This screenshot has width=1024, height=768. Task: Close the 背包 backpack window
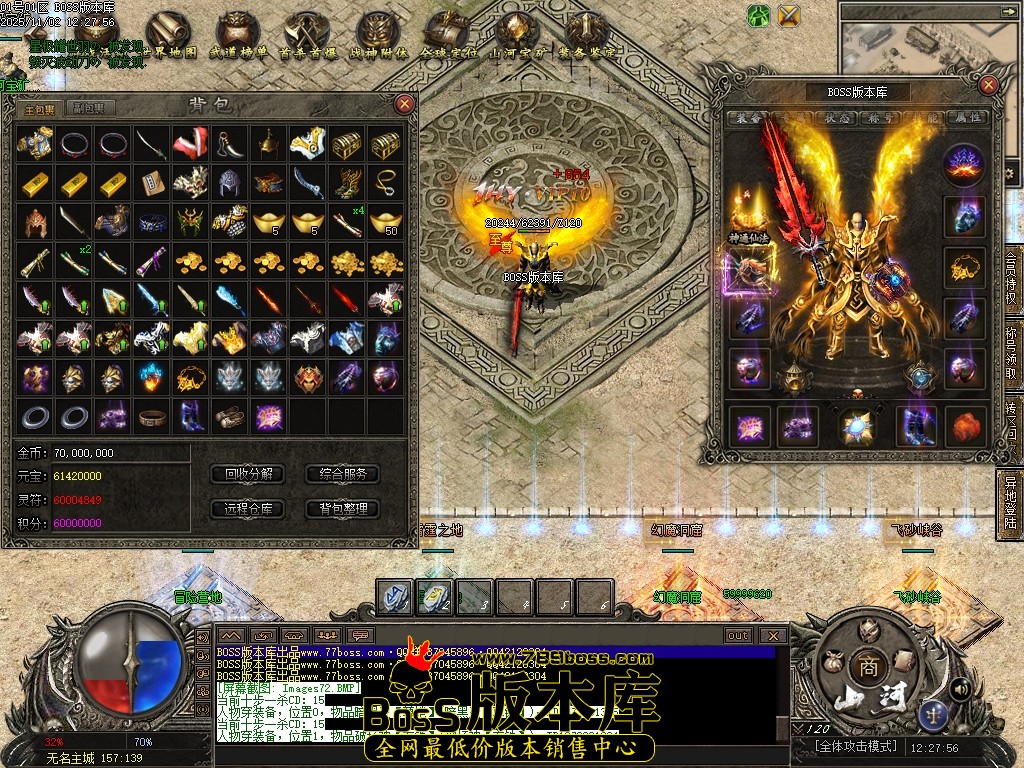(x=404, y=103)
